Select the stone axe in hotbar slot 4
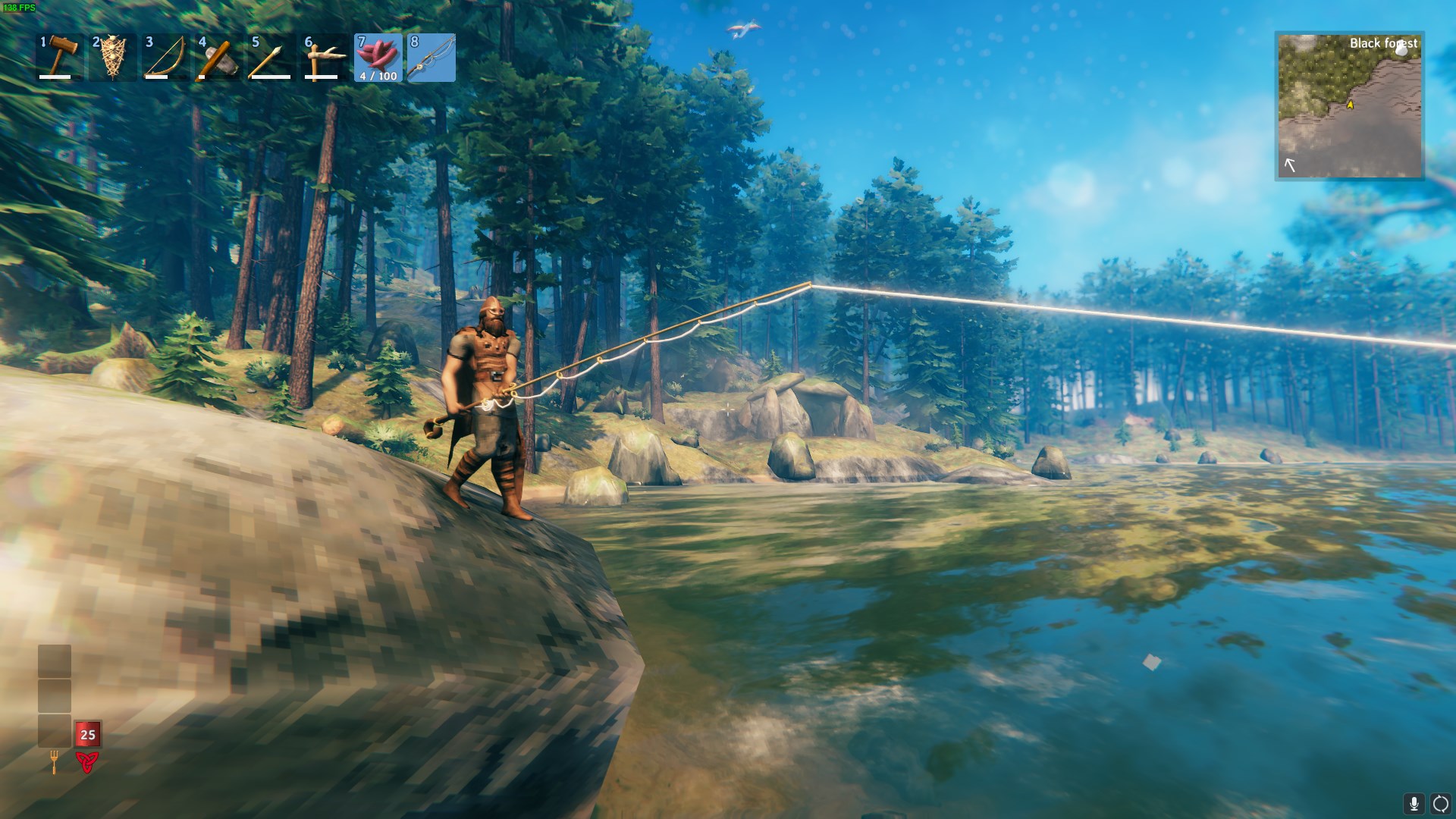 coord(219,58)
